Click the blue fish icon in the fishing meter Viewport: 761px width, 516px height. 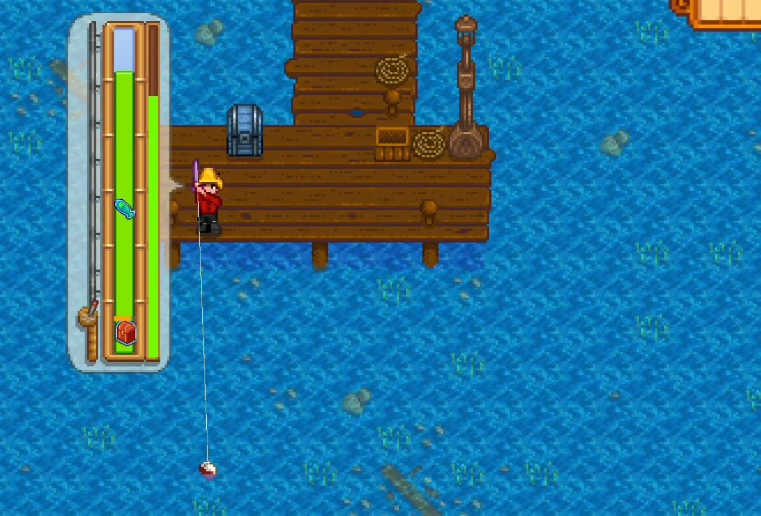click(x=124, y=209)
